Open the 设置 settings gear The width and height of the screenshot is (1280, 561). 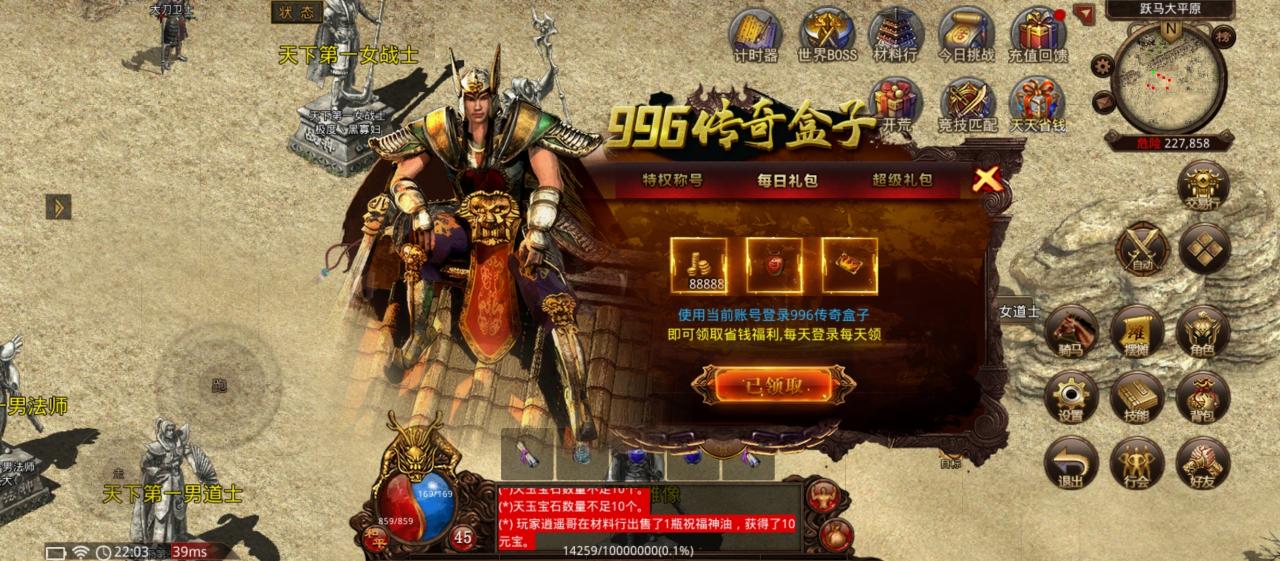pyautogui.click(x=1071, y=398)
